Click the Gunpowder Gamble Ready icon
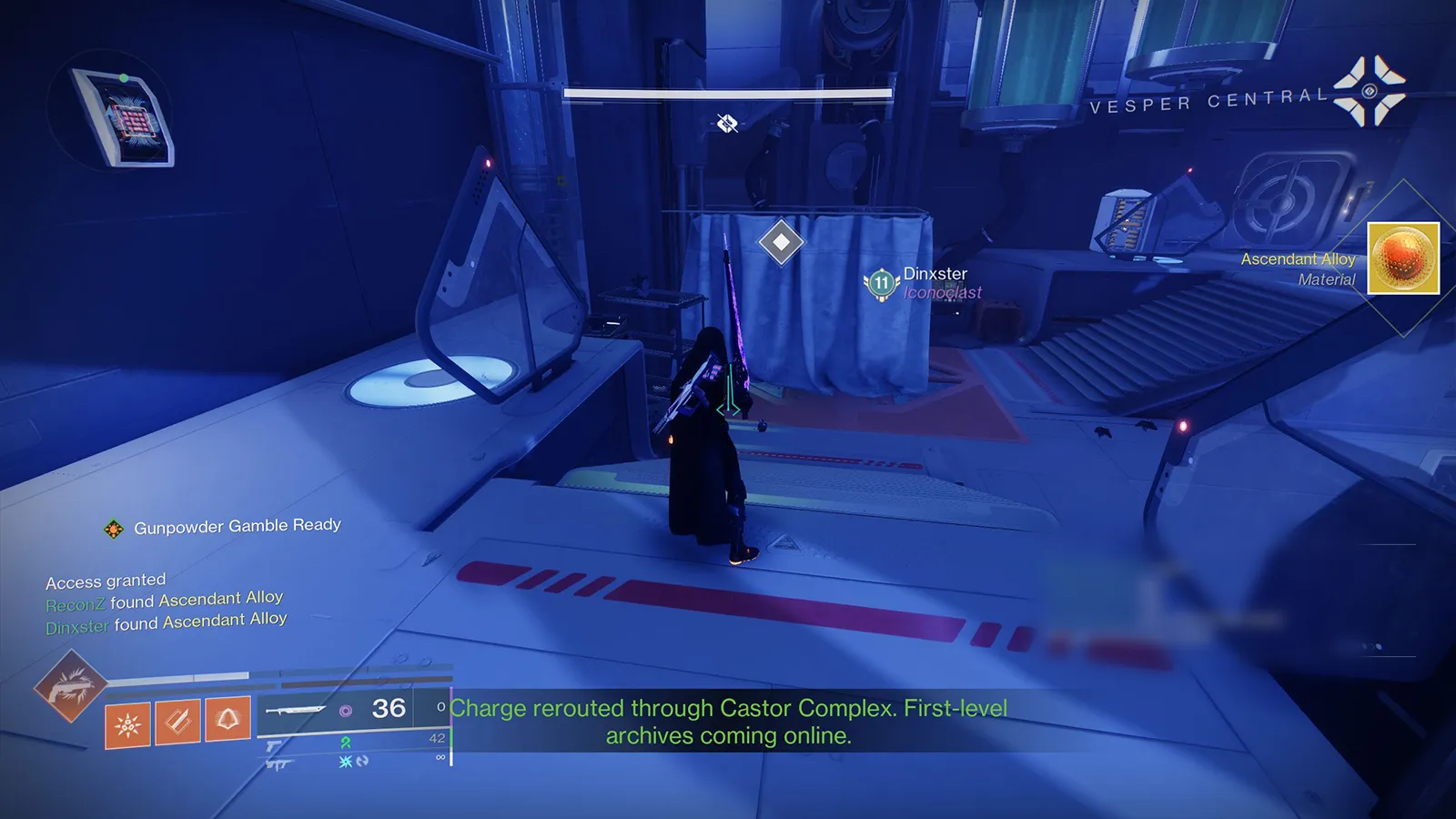1456x819 pixels. [x=114, y=529]
